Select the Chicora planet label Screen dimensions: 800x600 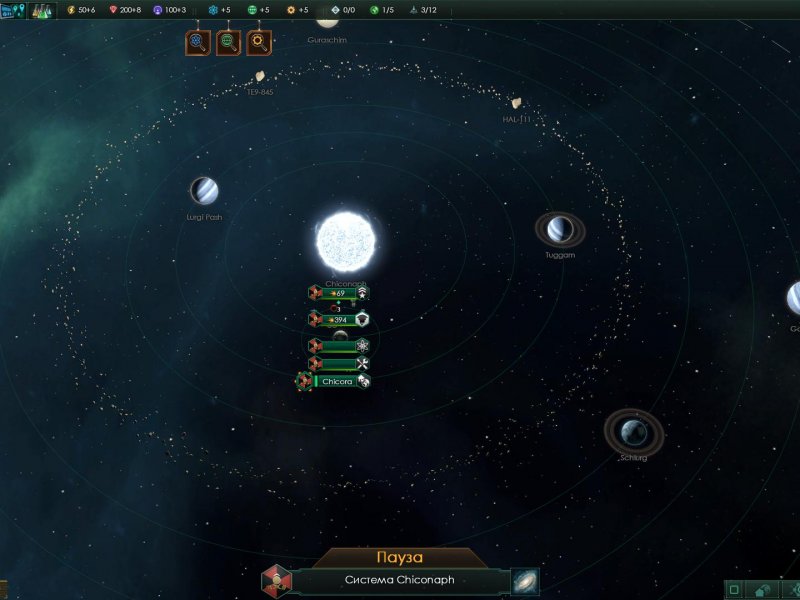[x=336, y=381]
